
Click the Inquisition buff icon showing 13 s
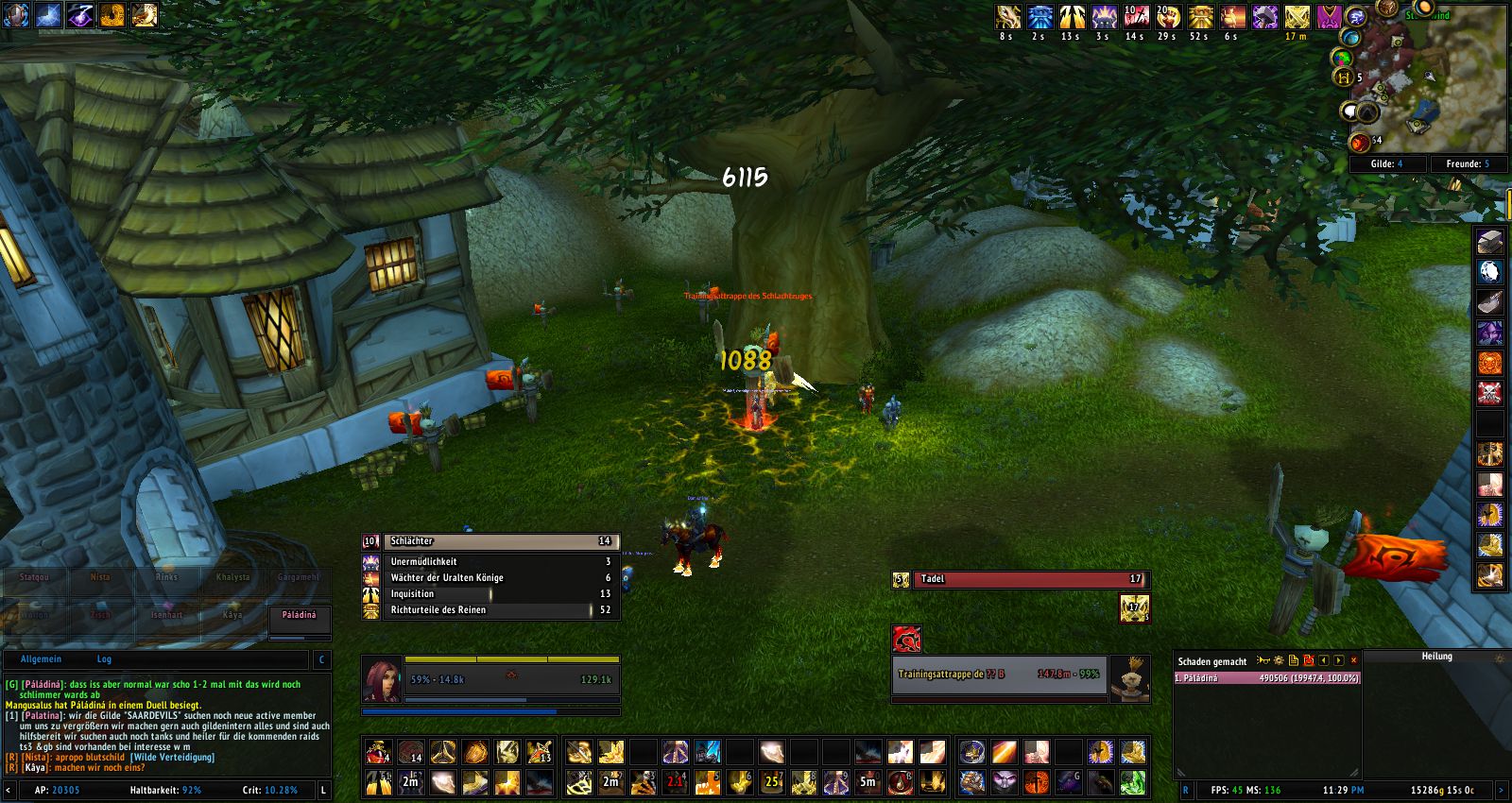click(1072, 17)
